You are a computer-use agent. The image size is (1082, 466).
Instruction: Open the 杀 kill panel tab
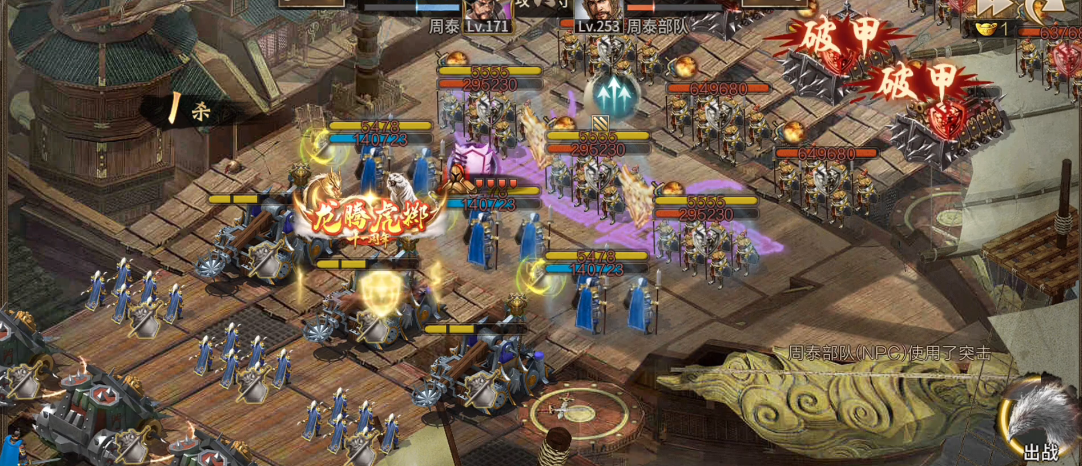pyautogui.click(x=188, y=110)
